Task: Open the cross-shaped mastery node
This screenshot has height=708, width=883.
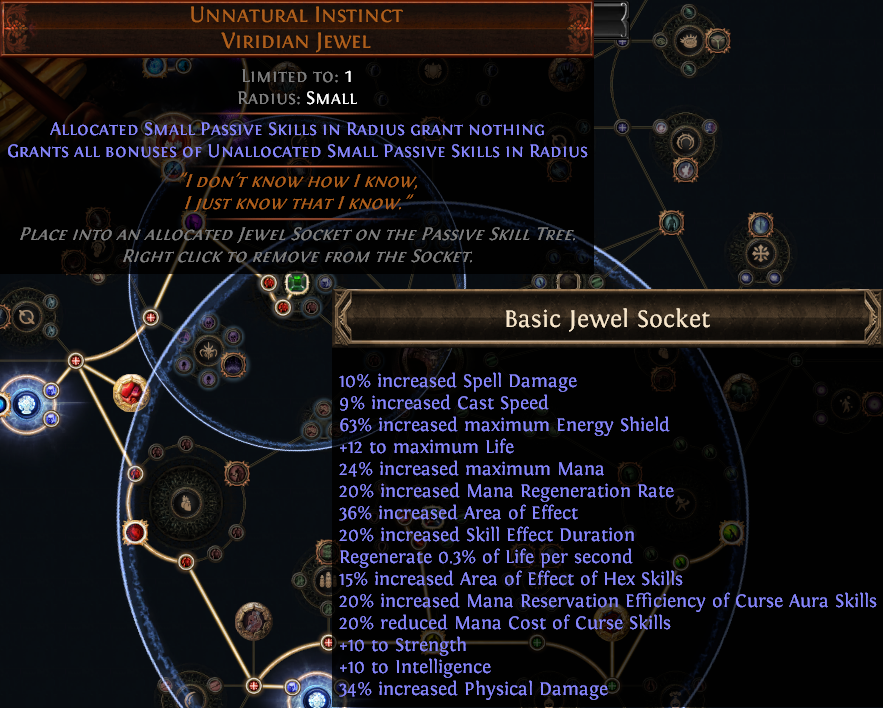Action: click(x=762, y=251)
